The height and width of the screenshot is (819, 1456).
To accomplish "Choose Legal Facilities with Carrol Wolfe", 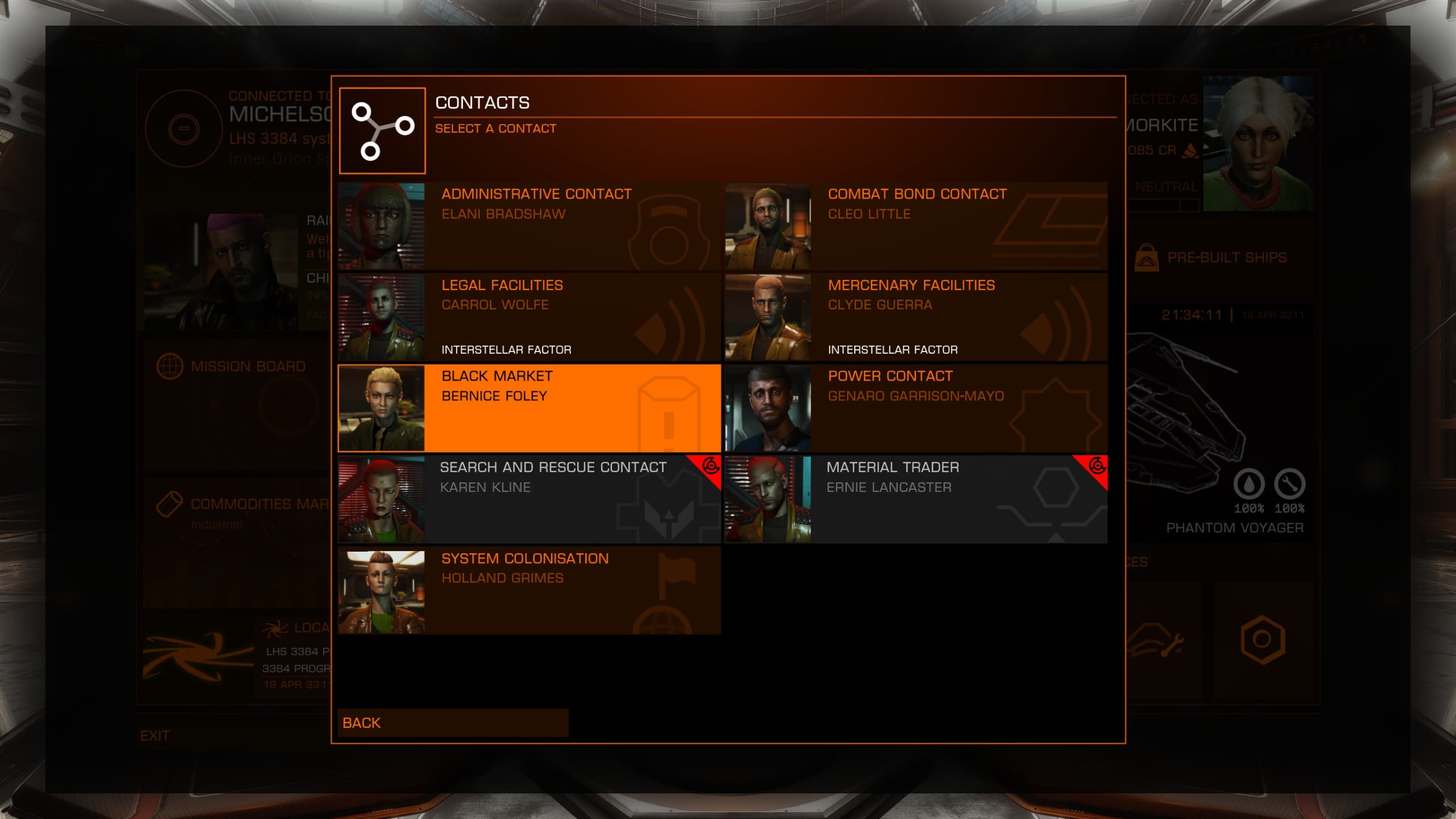I will pos(529,317).
